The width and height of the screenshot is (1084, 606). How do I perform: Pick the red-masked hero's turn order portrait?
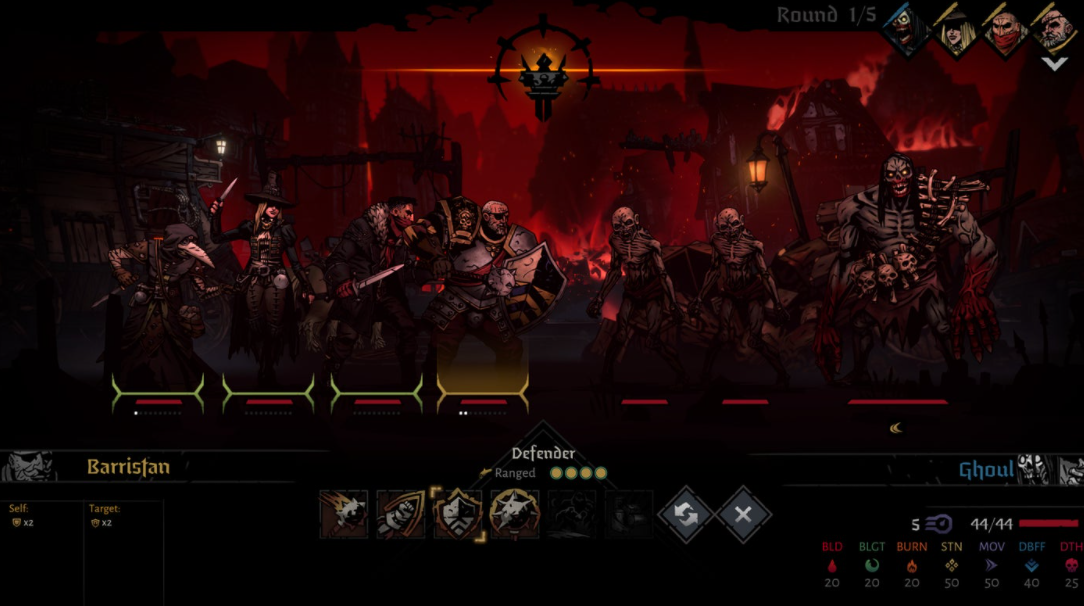tap(1004, 29)
